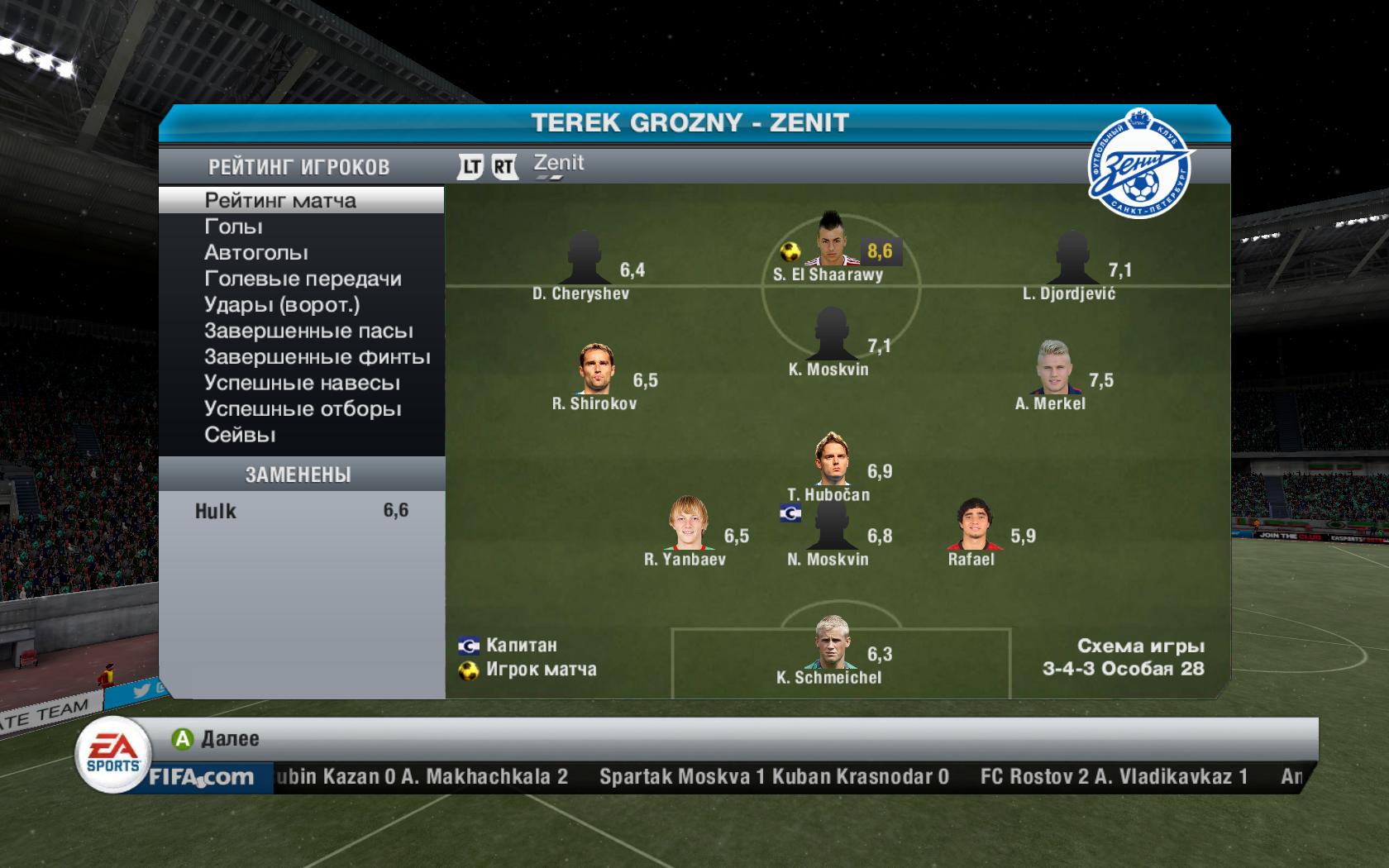This screenshot has width=1389, height=868.
Task: Select the Успешные отборы row
Action: (303, 409)
